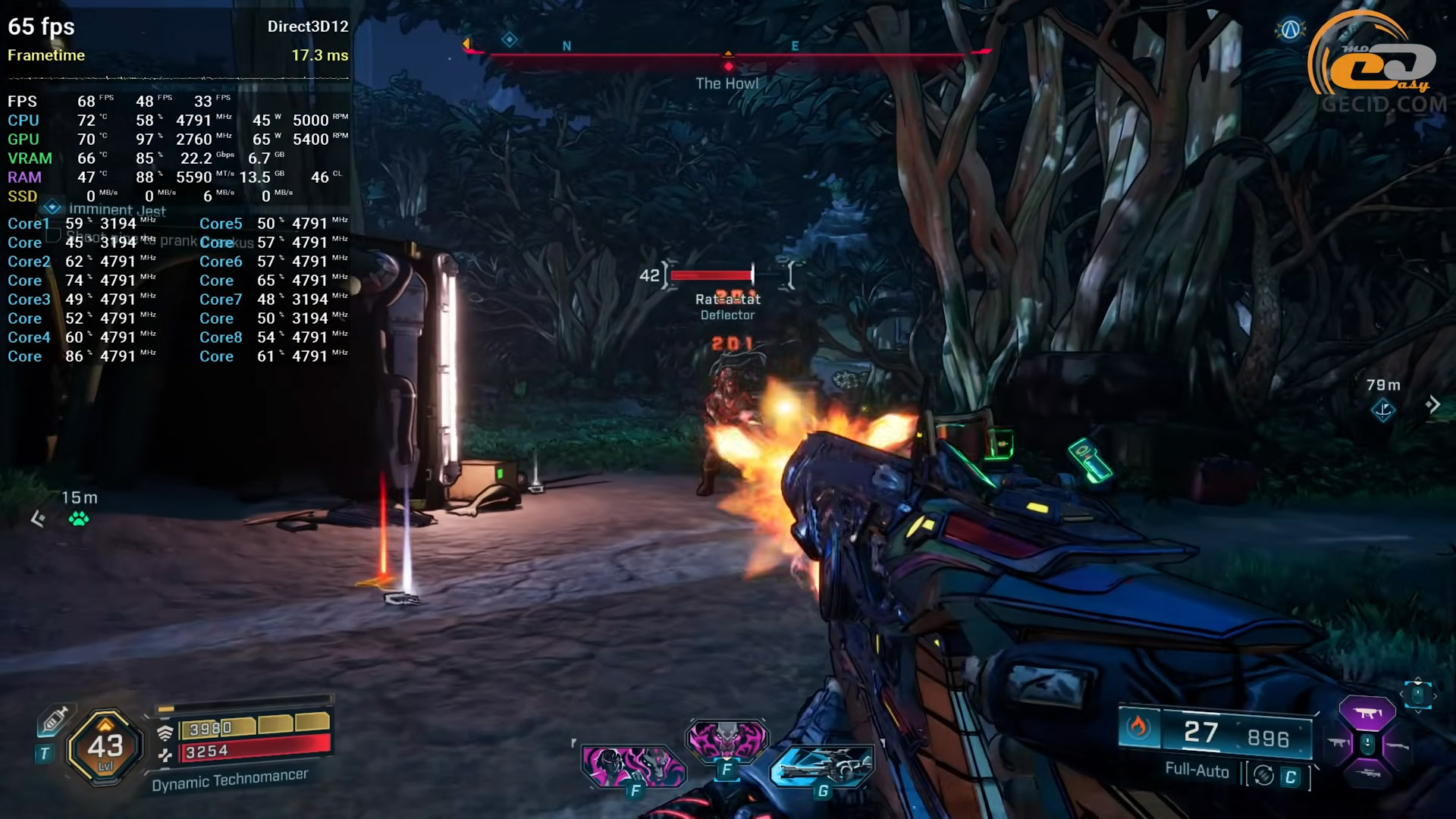Switch to the left weapon wheel slot
The width and height of the screenshot is (1456, 819).
[1338, 743]
